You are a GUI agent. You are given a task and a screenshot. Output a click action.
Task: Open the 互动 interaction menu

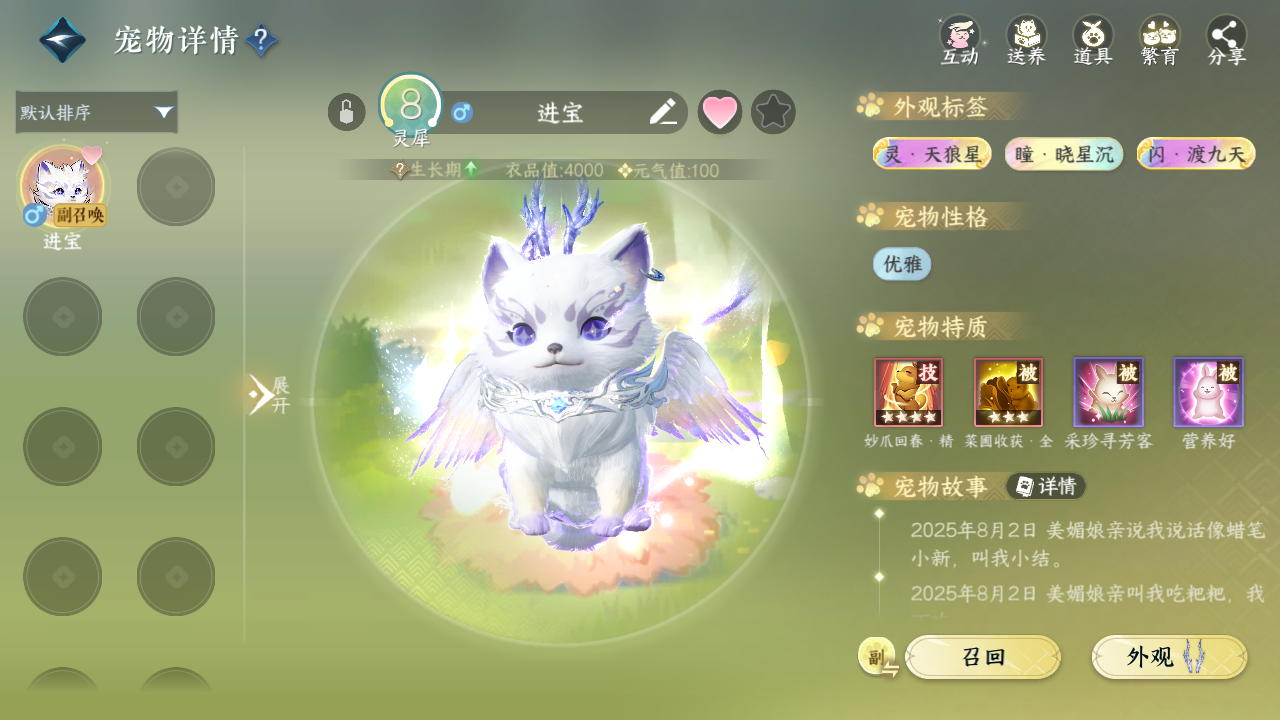pos(960,40)
